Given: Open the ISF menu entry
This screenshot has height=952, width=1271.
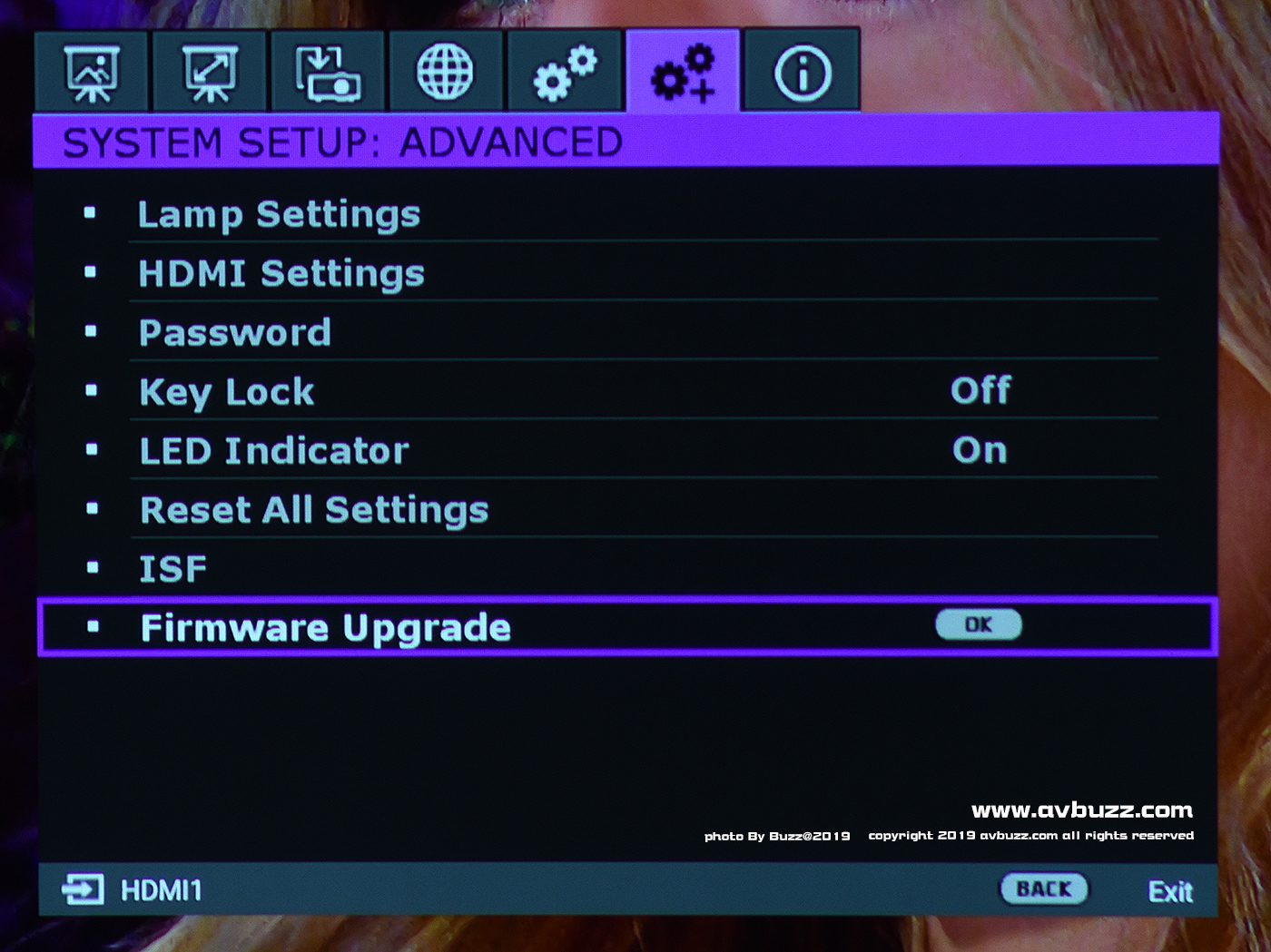Looking at the screenshot, I should tap(172, 569).
